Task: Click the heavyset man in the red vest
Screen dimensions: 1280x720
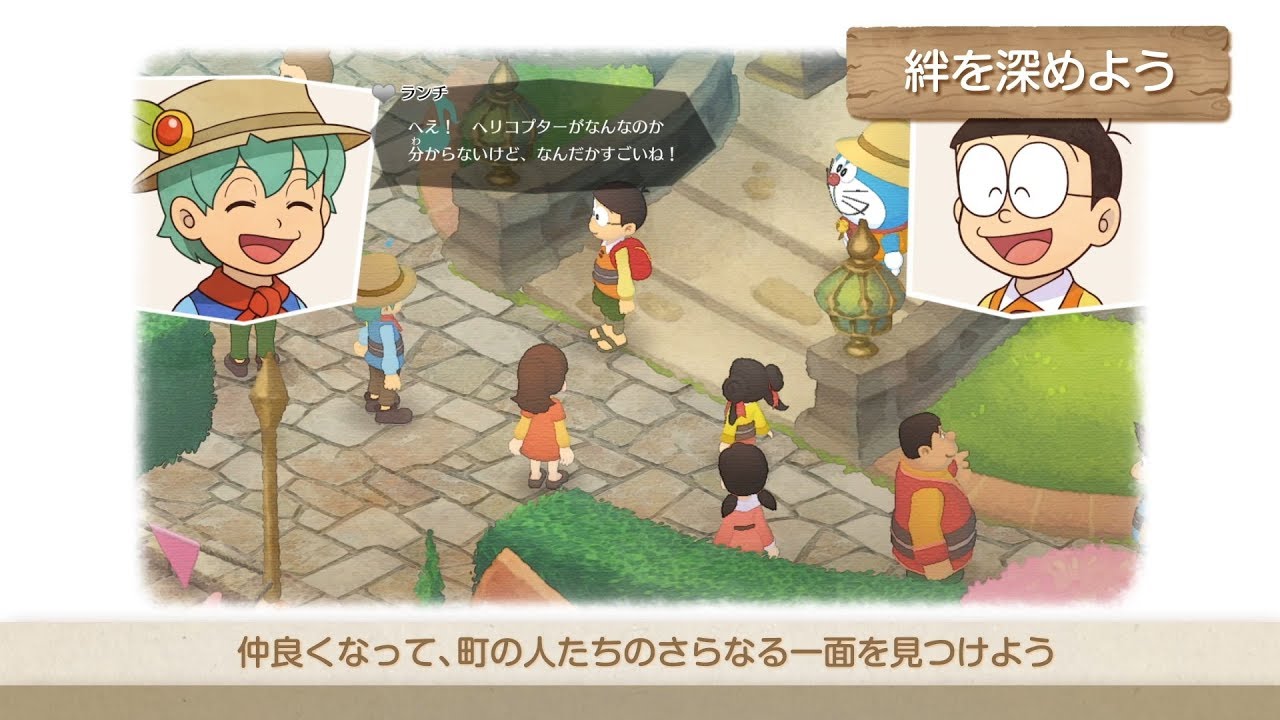Action: pos(930,500)
